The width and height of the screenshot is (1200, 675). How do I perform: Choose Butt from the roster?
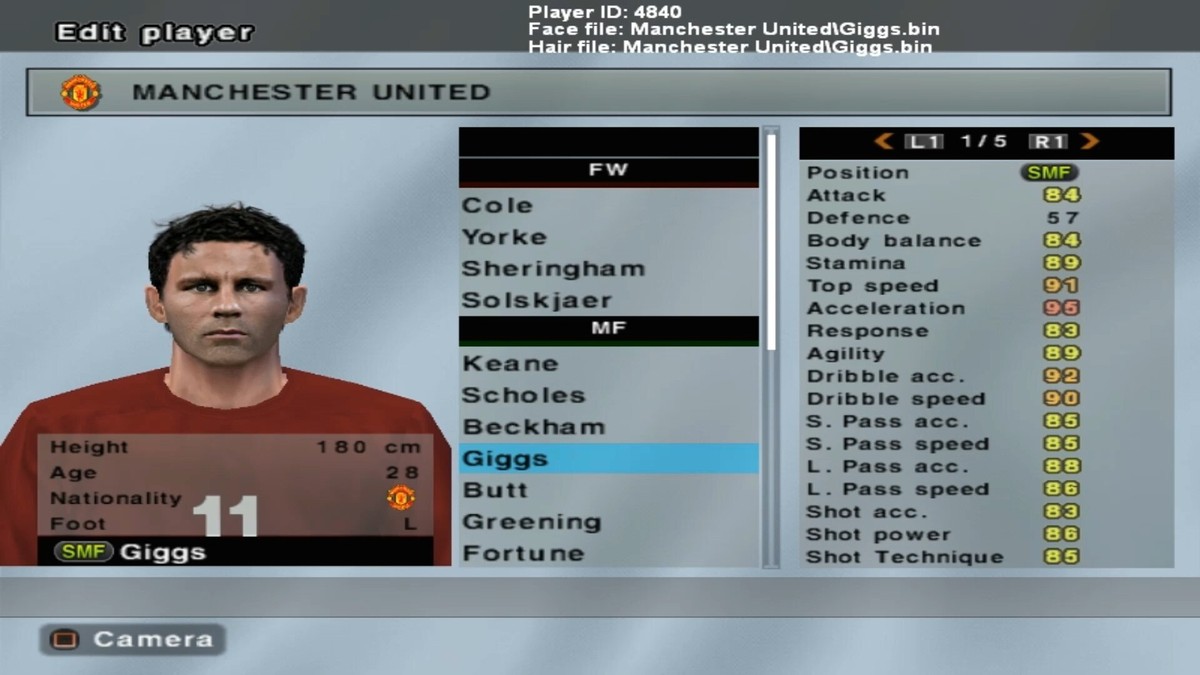(x=495, y=490)
